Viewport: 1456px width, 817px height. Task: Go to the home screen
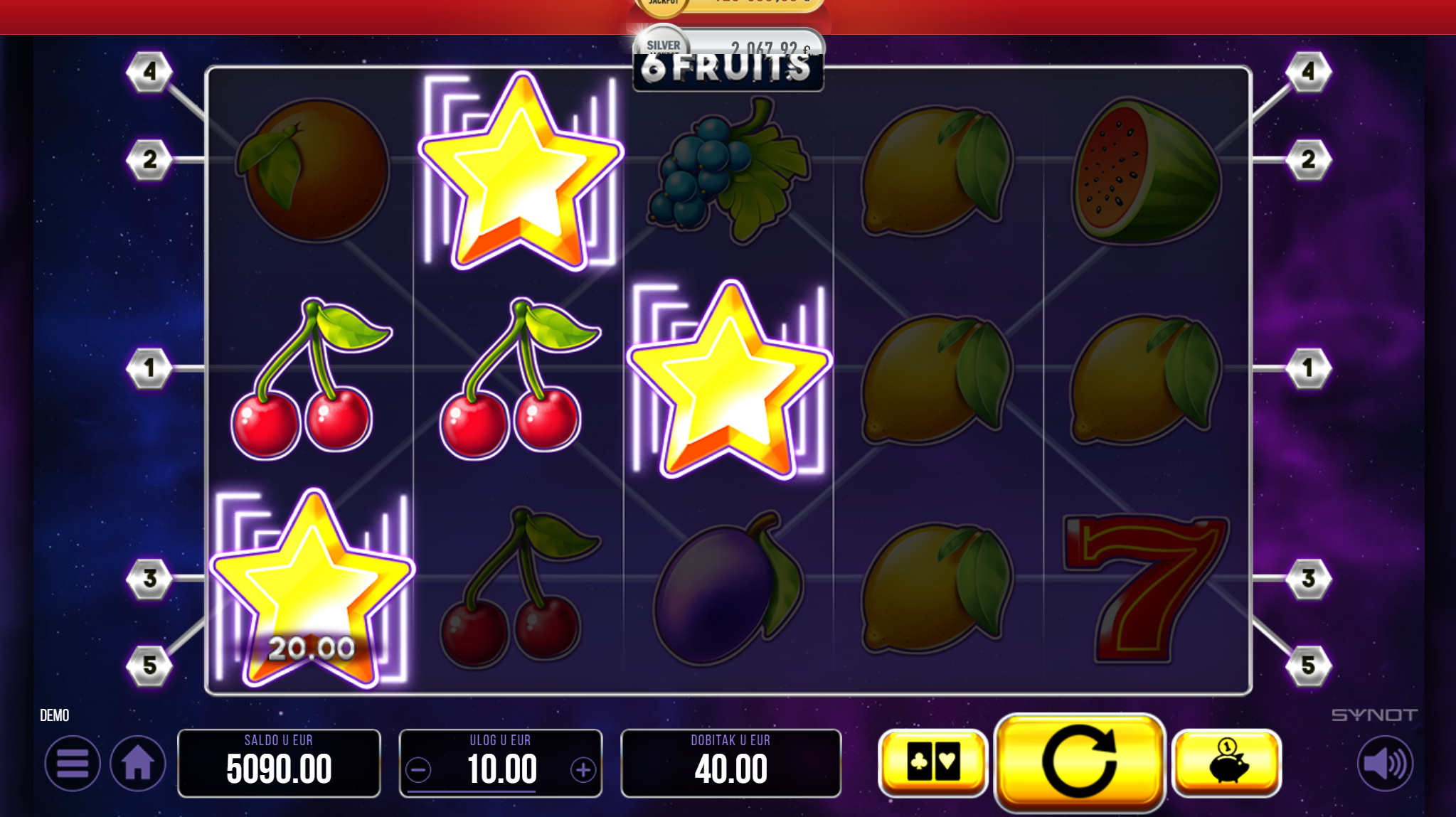point(138,764)
